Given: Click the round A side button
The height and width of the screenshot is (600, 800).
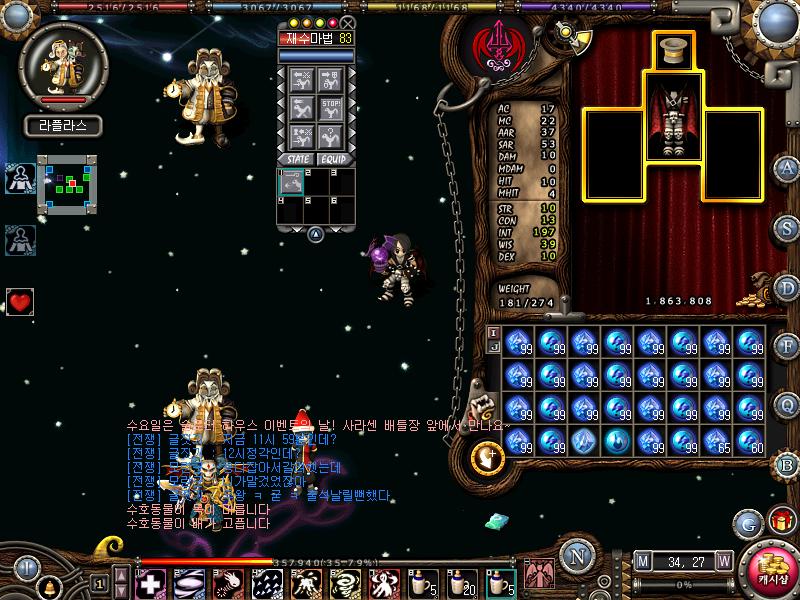Looking at the screenshot, I should [787, 167].
